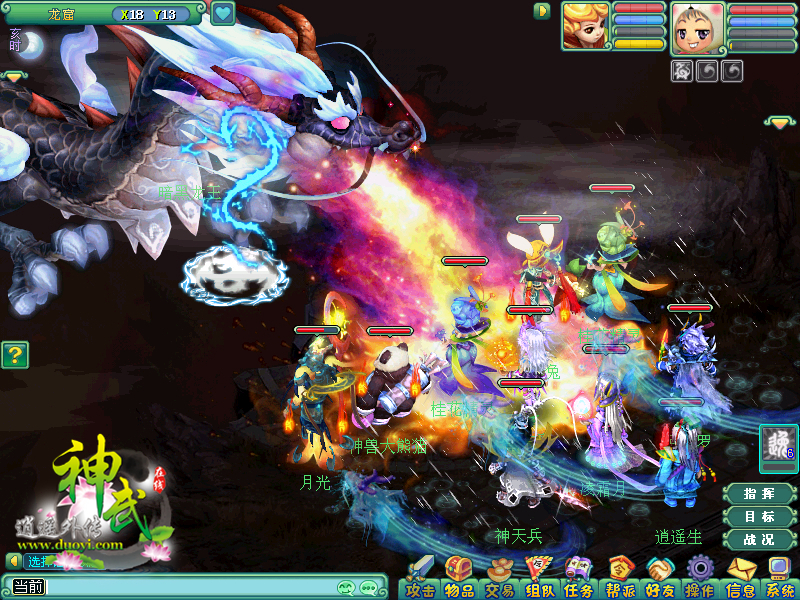
Task: Open the 帮派 (Guild) token menu
Action: click(x=618, y=577)
